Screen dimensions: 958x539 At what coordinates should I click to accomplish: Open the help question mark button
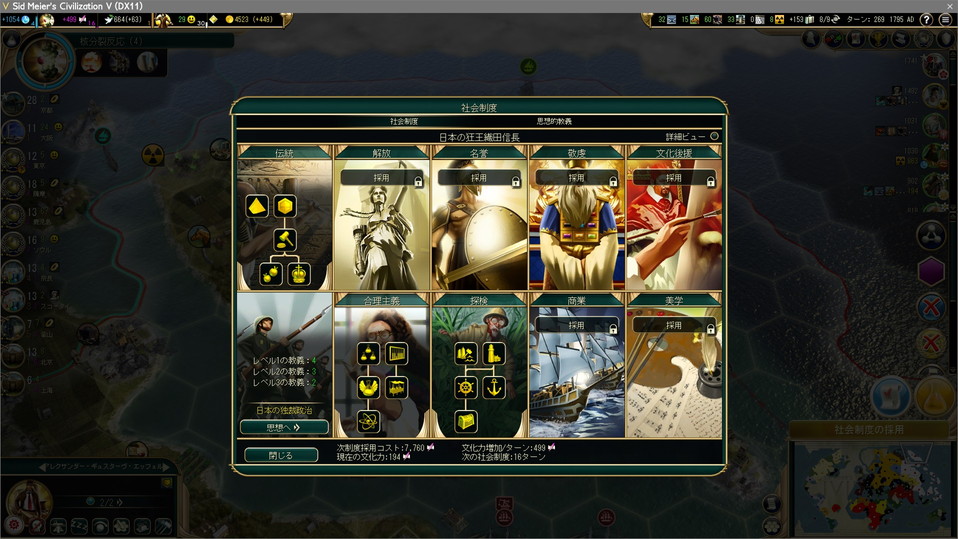point(924,20)
